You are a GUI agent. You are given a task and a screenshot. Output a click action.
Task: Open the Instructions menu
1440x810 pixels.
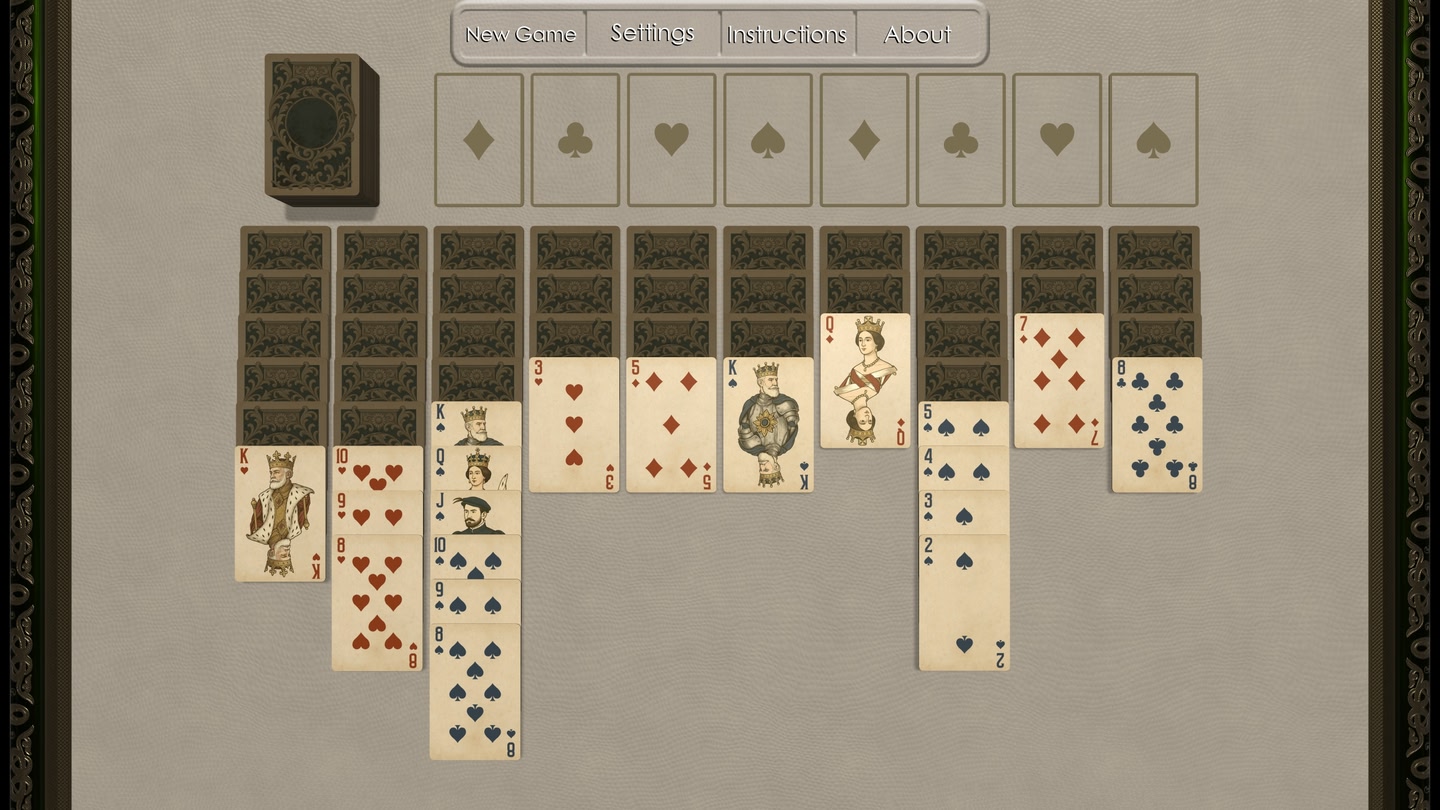787,34
